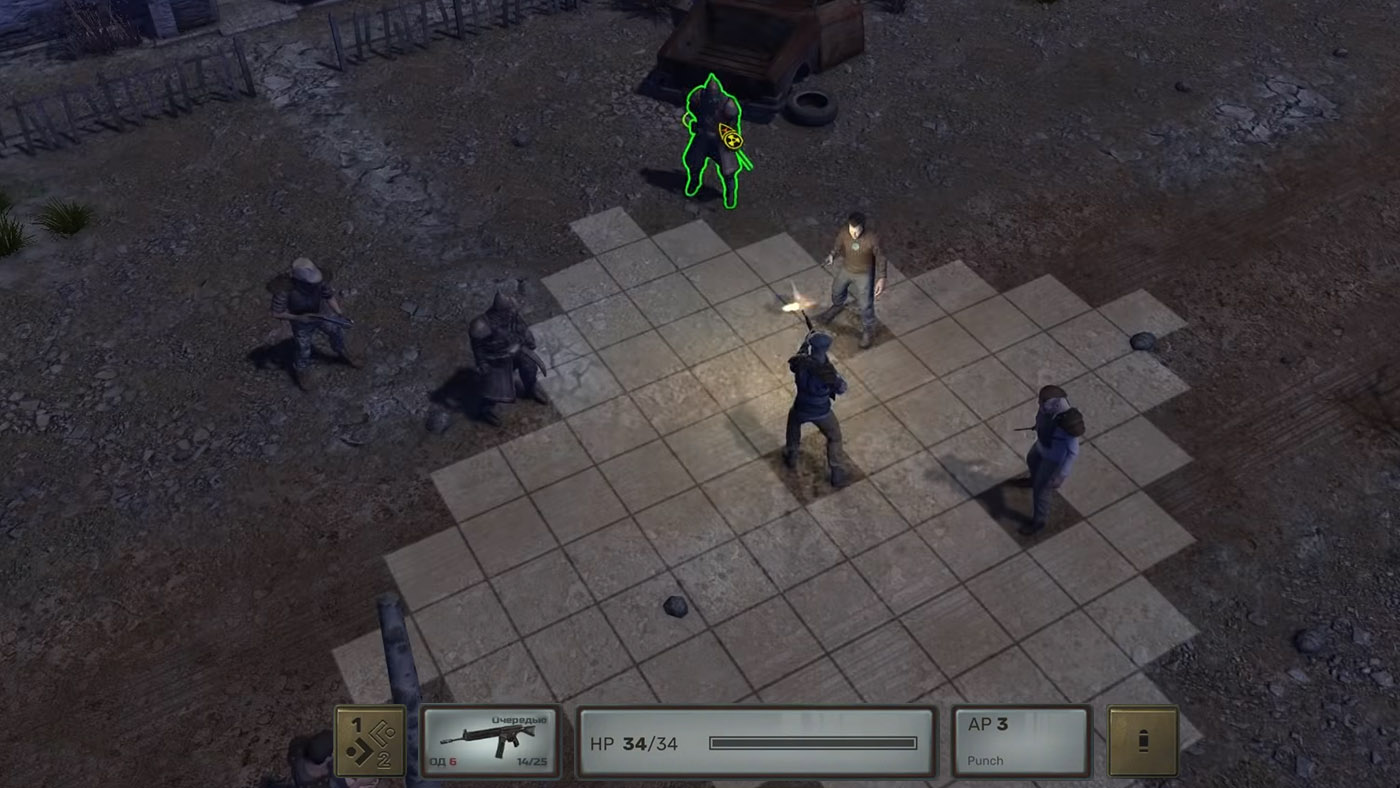Click the weapon swap 1/2 button
This screenshot has height=788, width=1400.
tap(369, 741)
